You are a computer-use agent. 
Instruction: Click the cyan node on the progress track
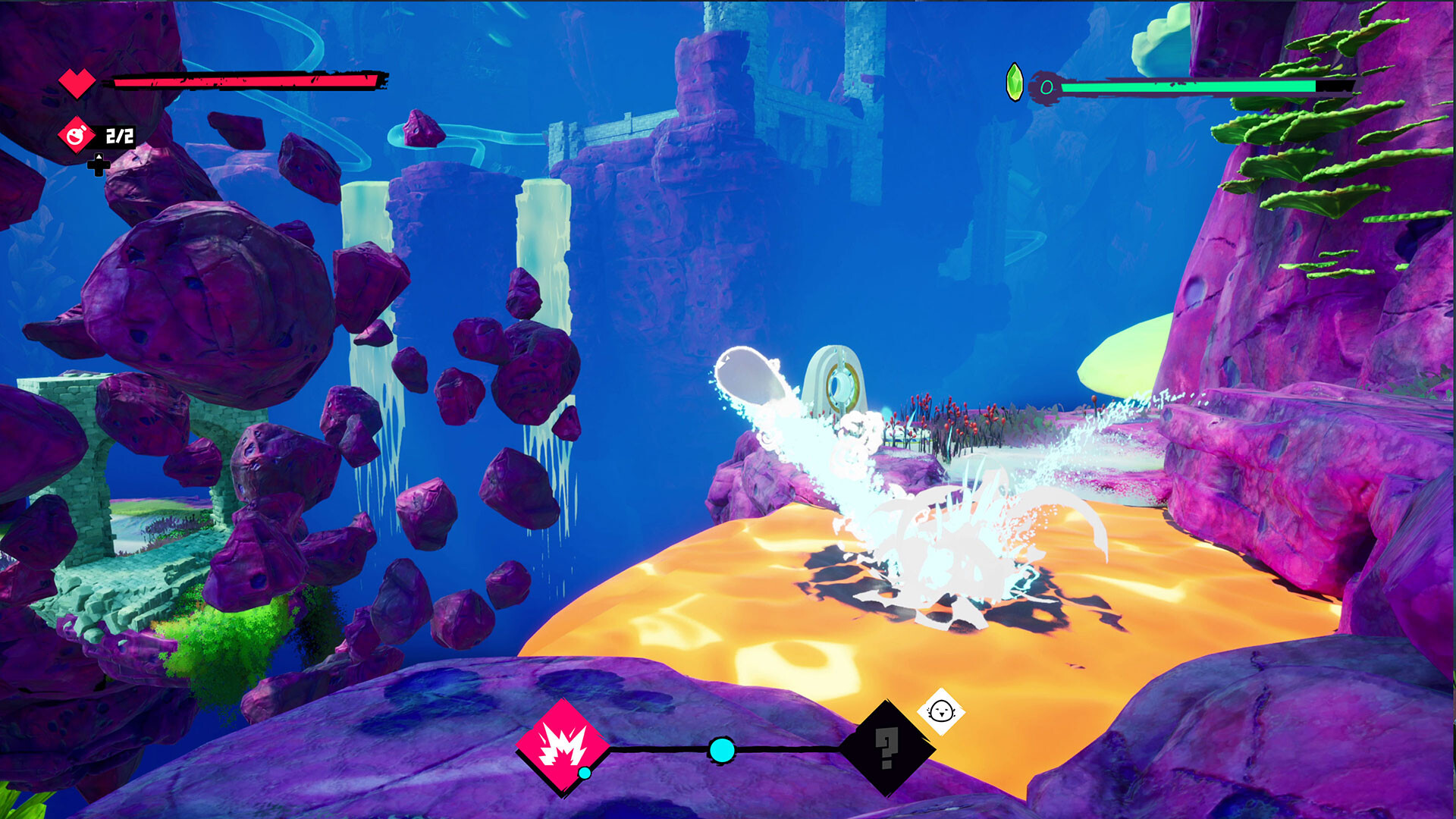pyautogui.click(x=721, y=750)
